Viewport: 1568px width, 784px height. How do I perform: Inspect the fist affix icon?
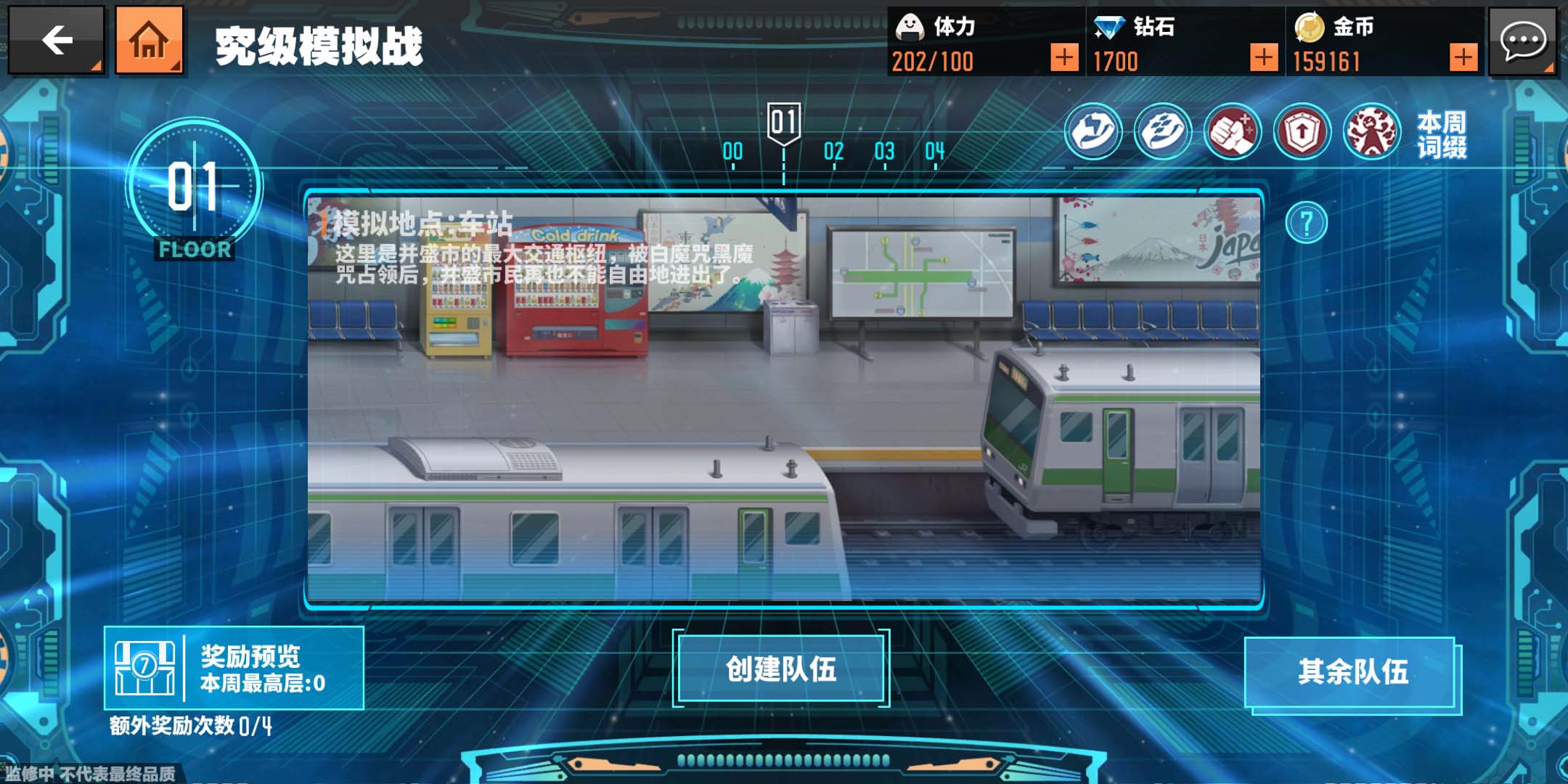tap(1232, 132)
